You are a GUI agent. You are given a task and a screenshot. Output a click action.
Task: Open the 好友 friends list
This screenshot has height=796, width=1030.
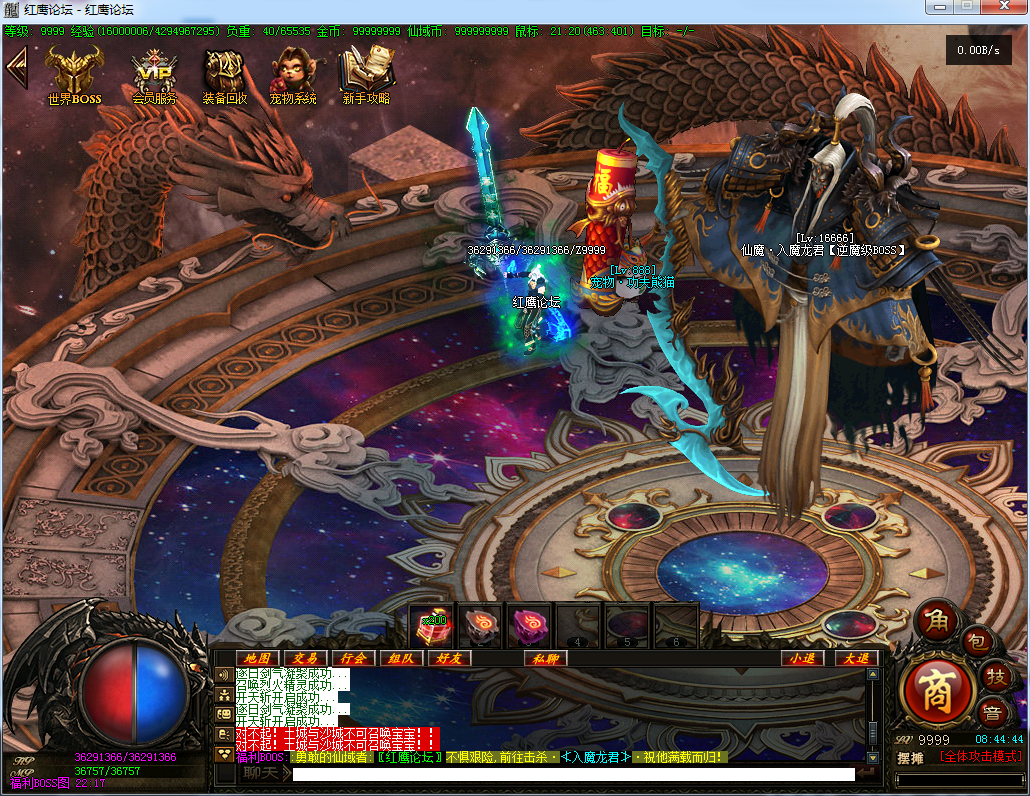[449, 658]
